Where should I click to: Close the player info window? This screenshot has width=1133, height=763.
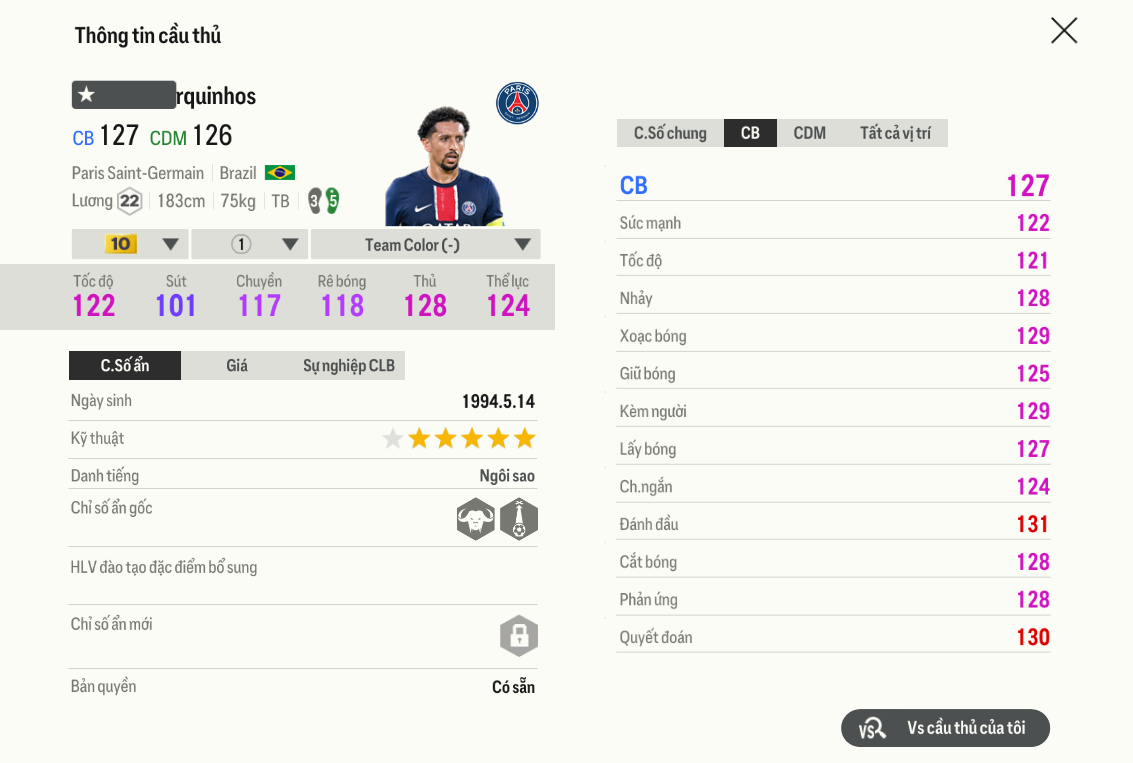pos(1064,31)
